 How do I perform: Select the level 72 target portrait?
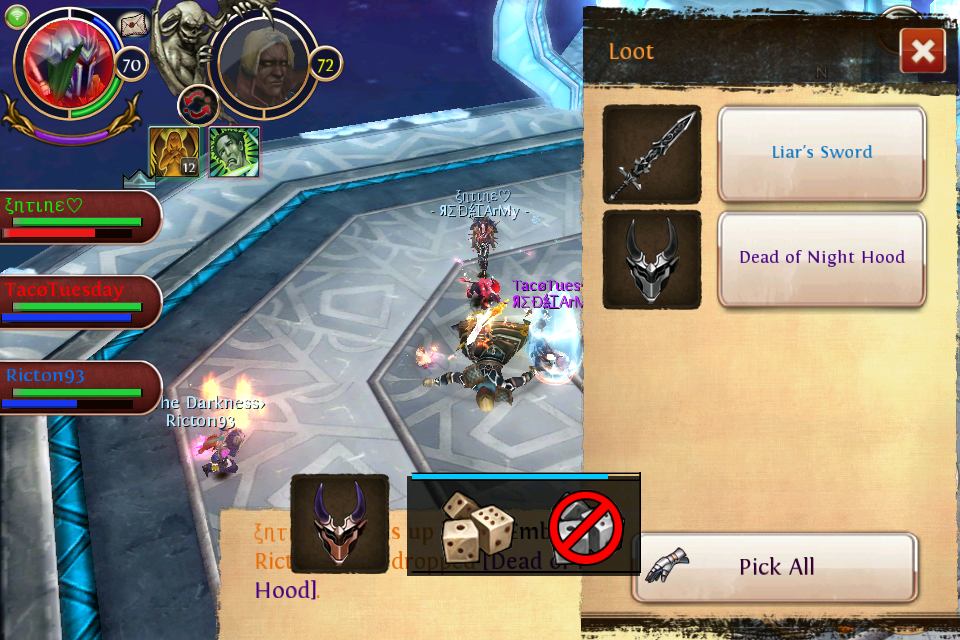262,64
